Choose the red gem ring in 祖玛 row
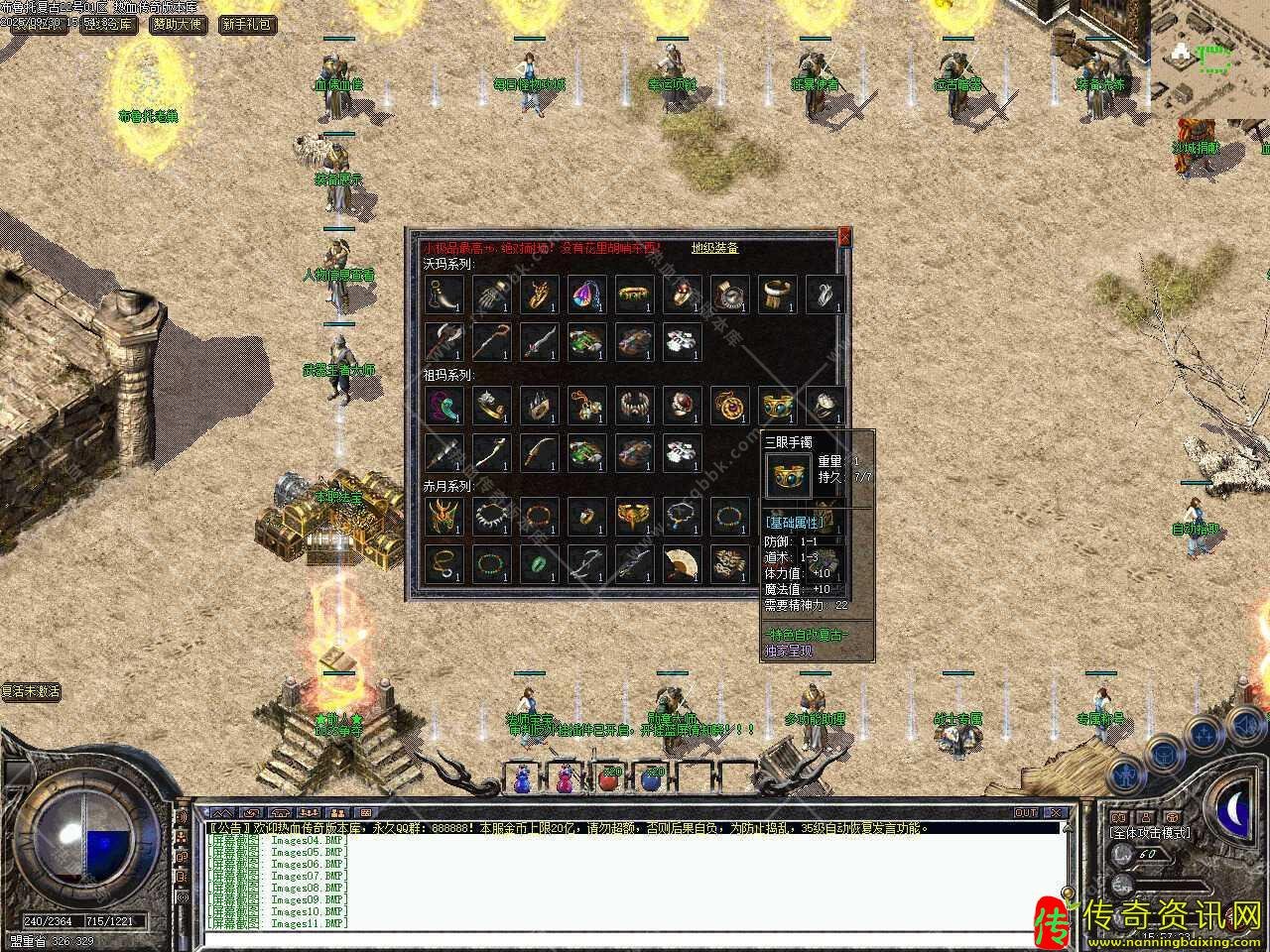This screenshot has height=952, width=1270. point(681,406)
